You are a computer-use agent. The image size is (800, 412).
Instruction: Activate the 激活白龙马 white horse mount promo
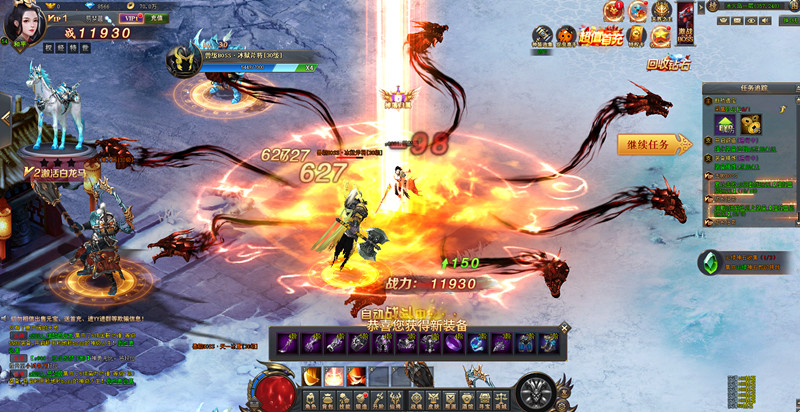[x=60, y=163]
